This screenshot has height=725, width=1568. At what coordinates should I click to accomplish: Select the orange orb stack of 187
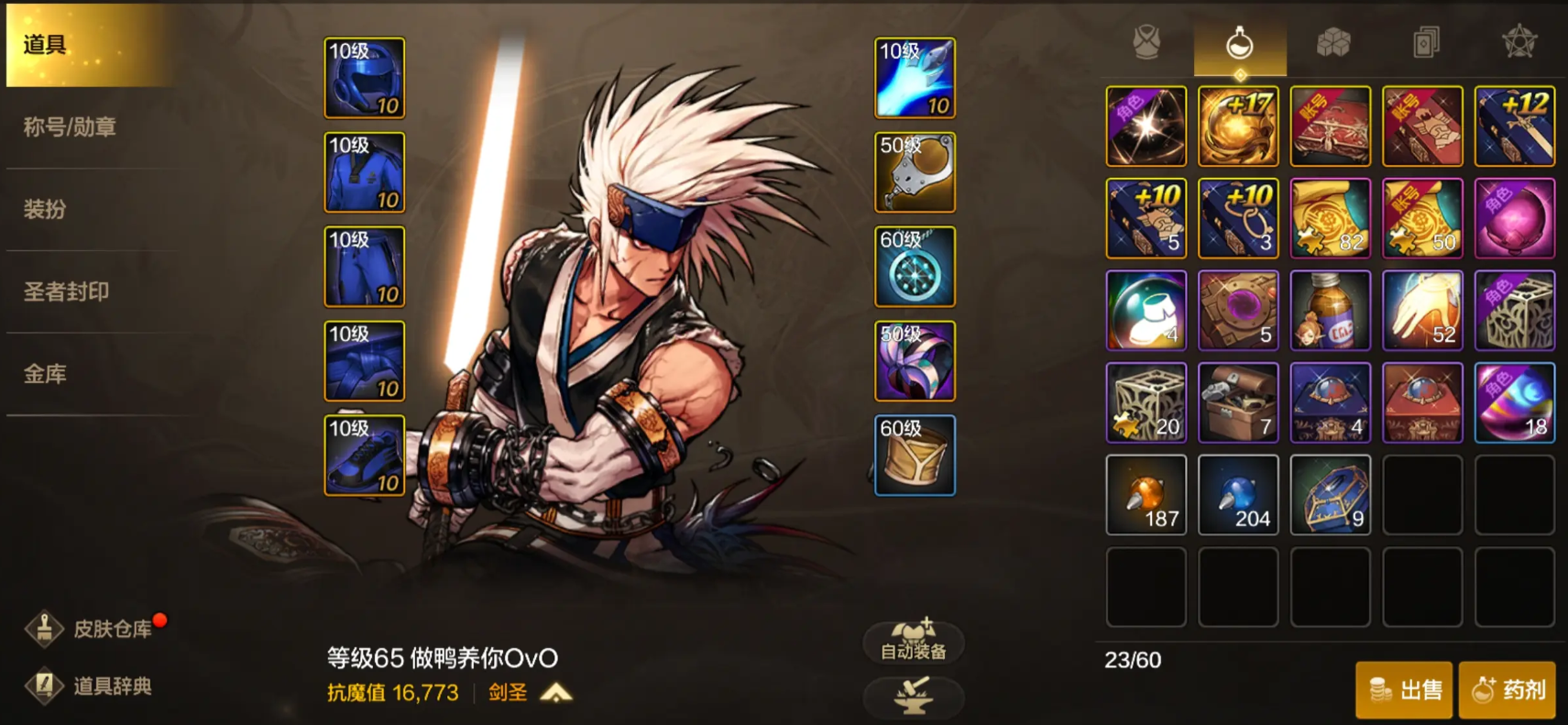pyautogui.click(x=1146, y=495)
